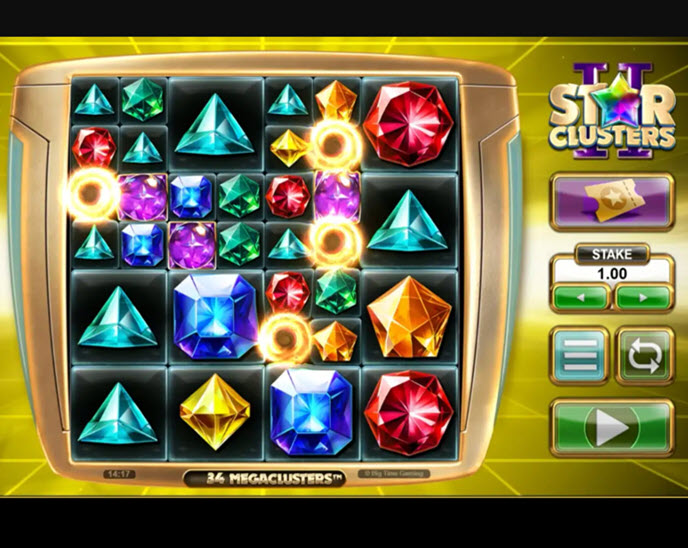Open the hamburger menu button
This screenshot has height=548, width=688.
(x=580, y=356)
